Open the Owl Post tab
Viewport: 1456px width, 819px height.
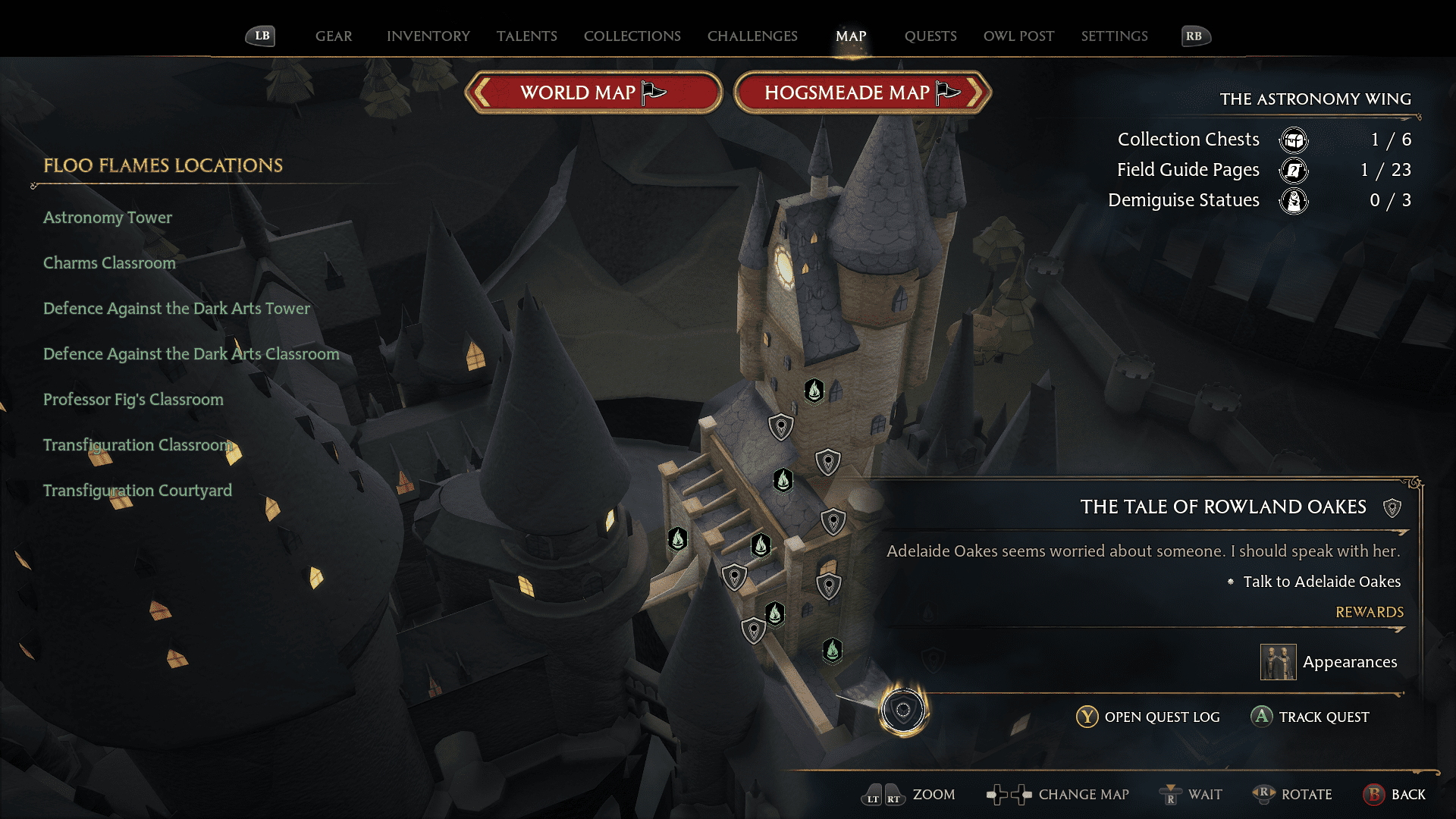click(x=1018, y=36)
